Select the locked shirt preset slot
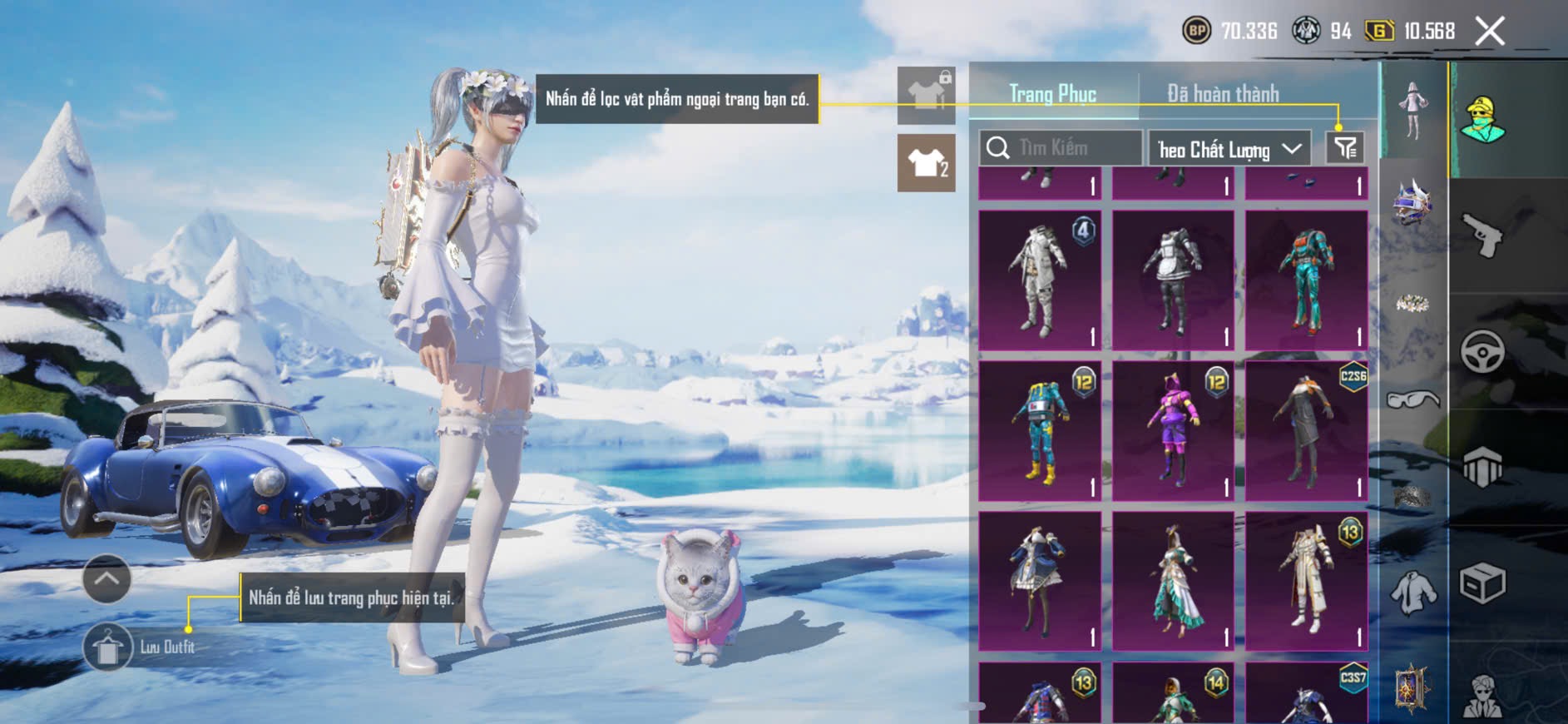 927,95
